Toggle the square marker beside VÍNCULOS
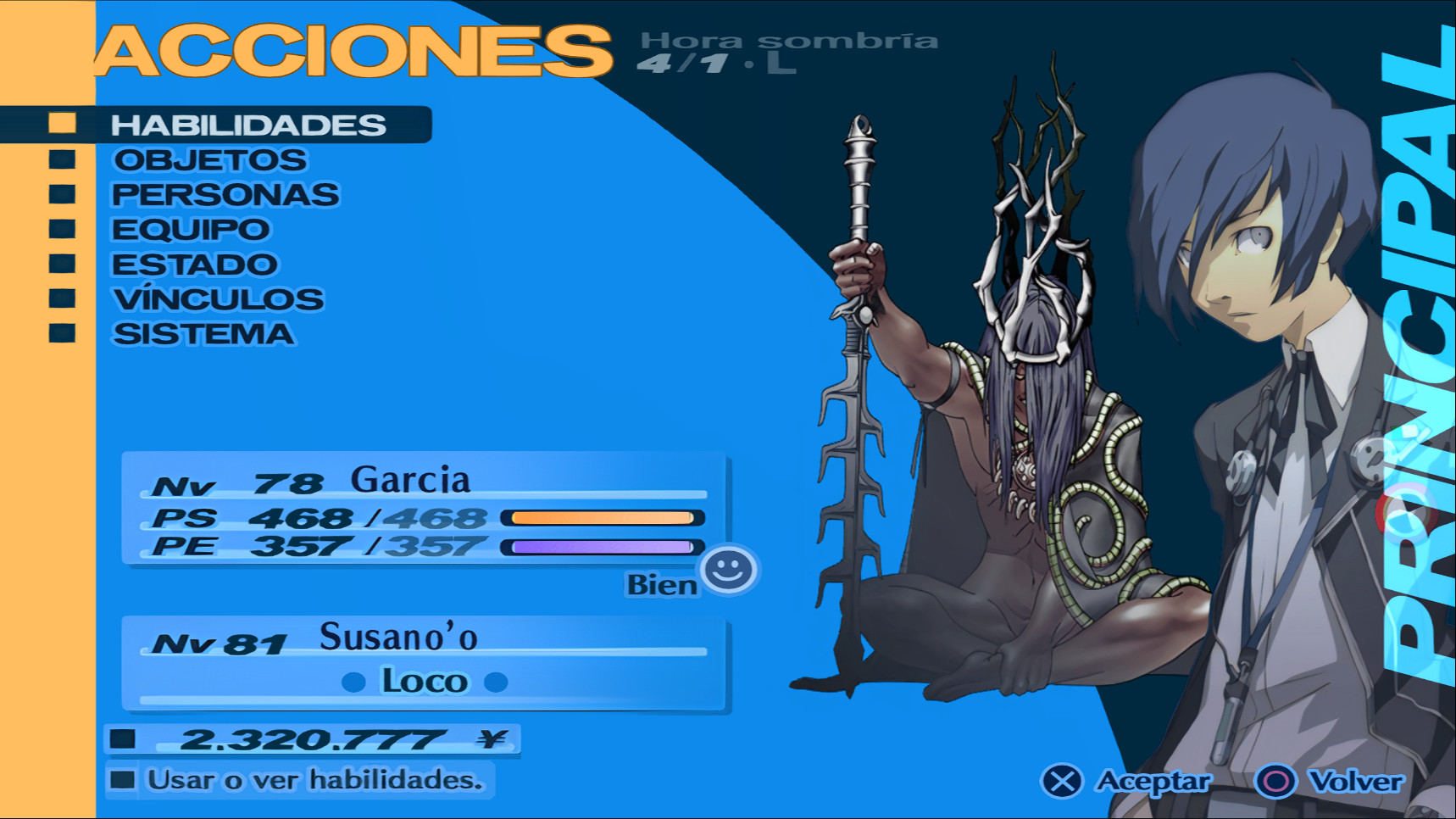The image size is (1456, 819). (x=62, y=298)
